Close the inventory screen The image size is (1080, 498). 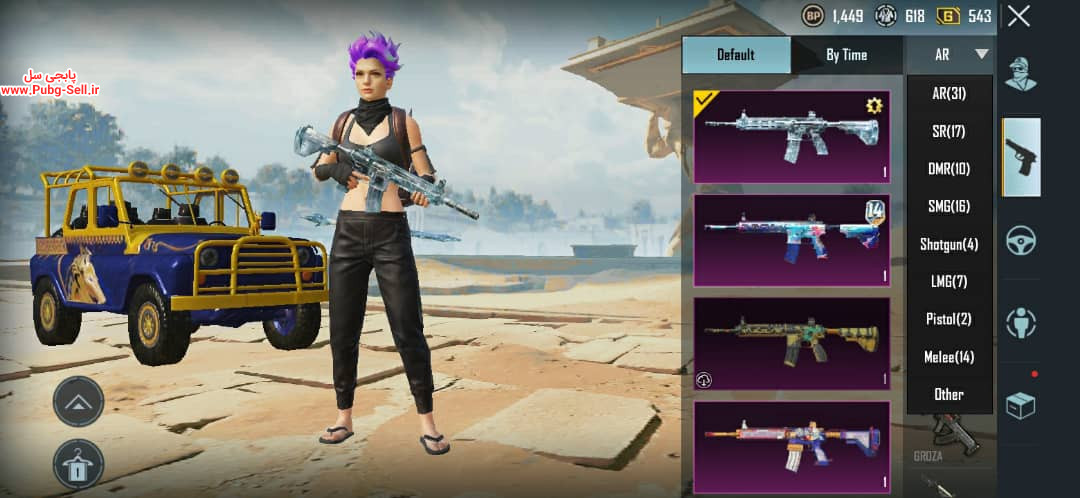(x=1018, y=16)
